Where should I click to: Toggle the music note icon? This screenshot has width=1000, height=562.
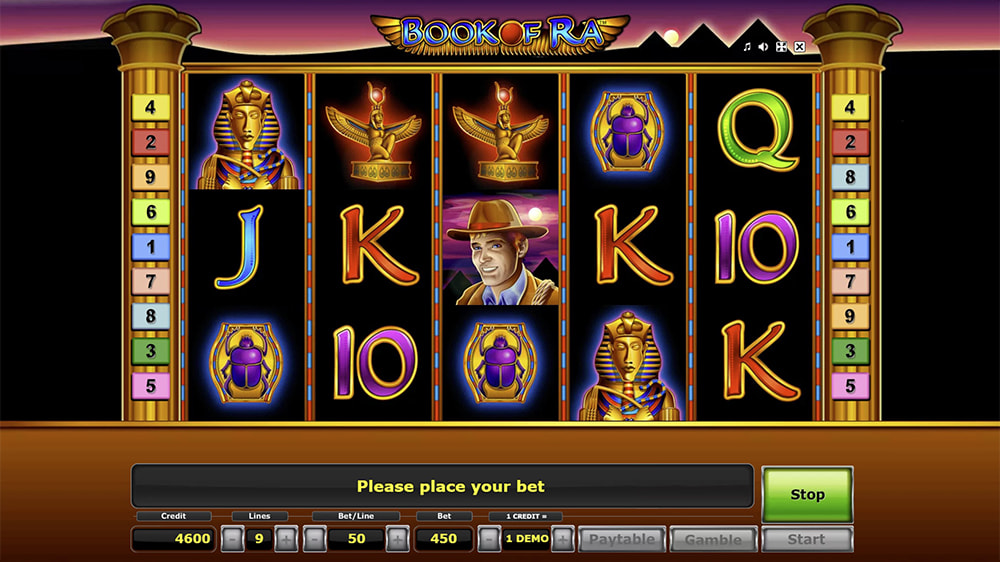(x=746, y=47)
